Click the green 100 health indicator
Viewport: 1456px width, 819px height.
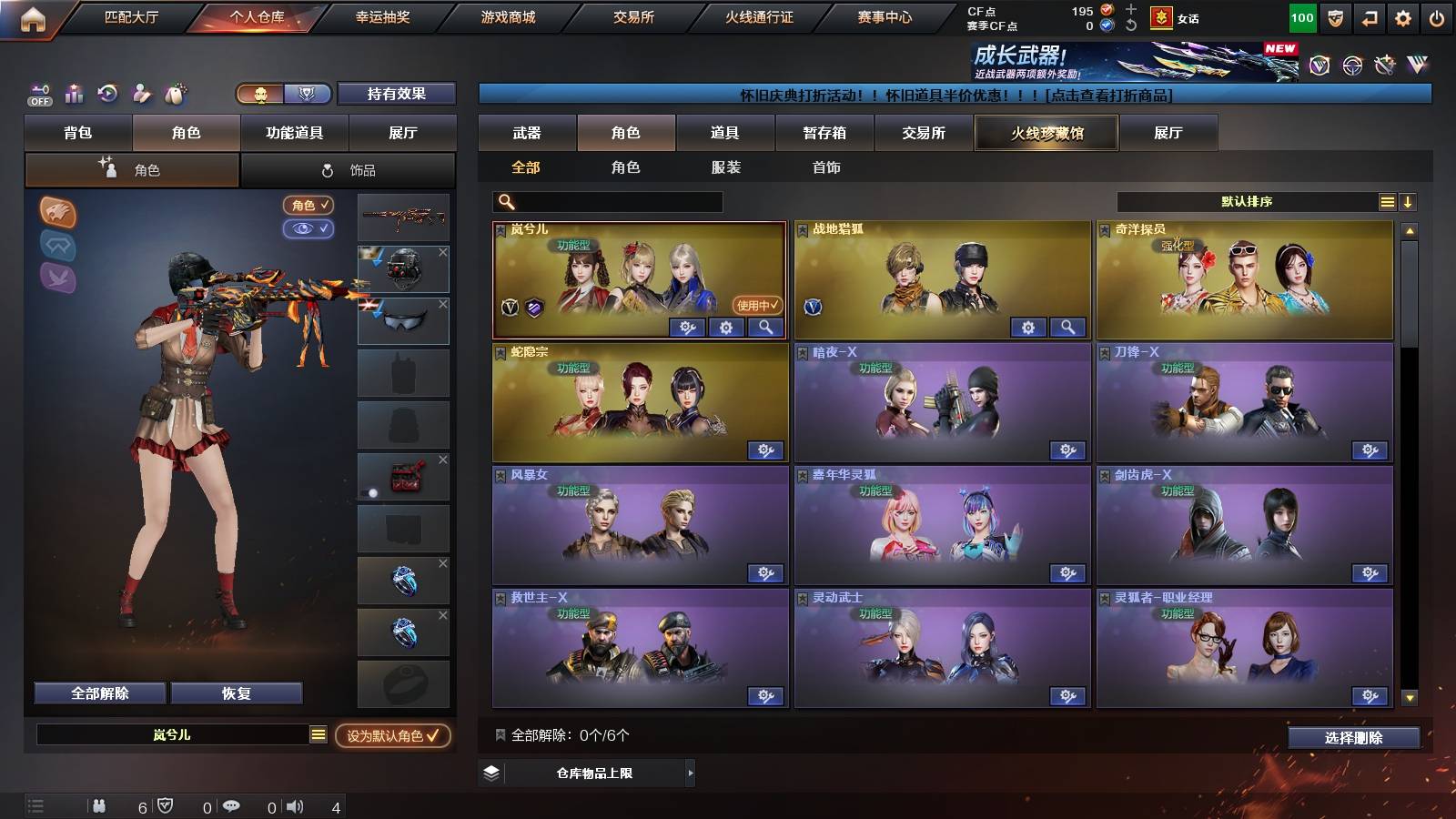click(1300, 16)
